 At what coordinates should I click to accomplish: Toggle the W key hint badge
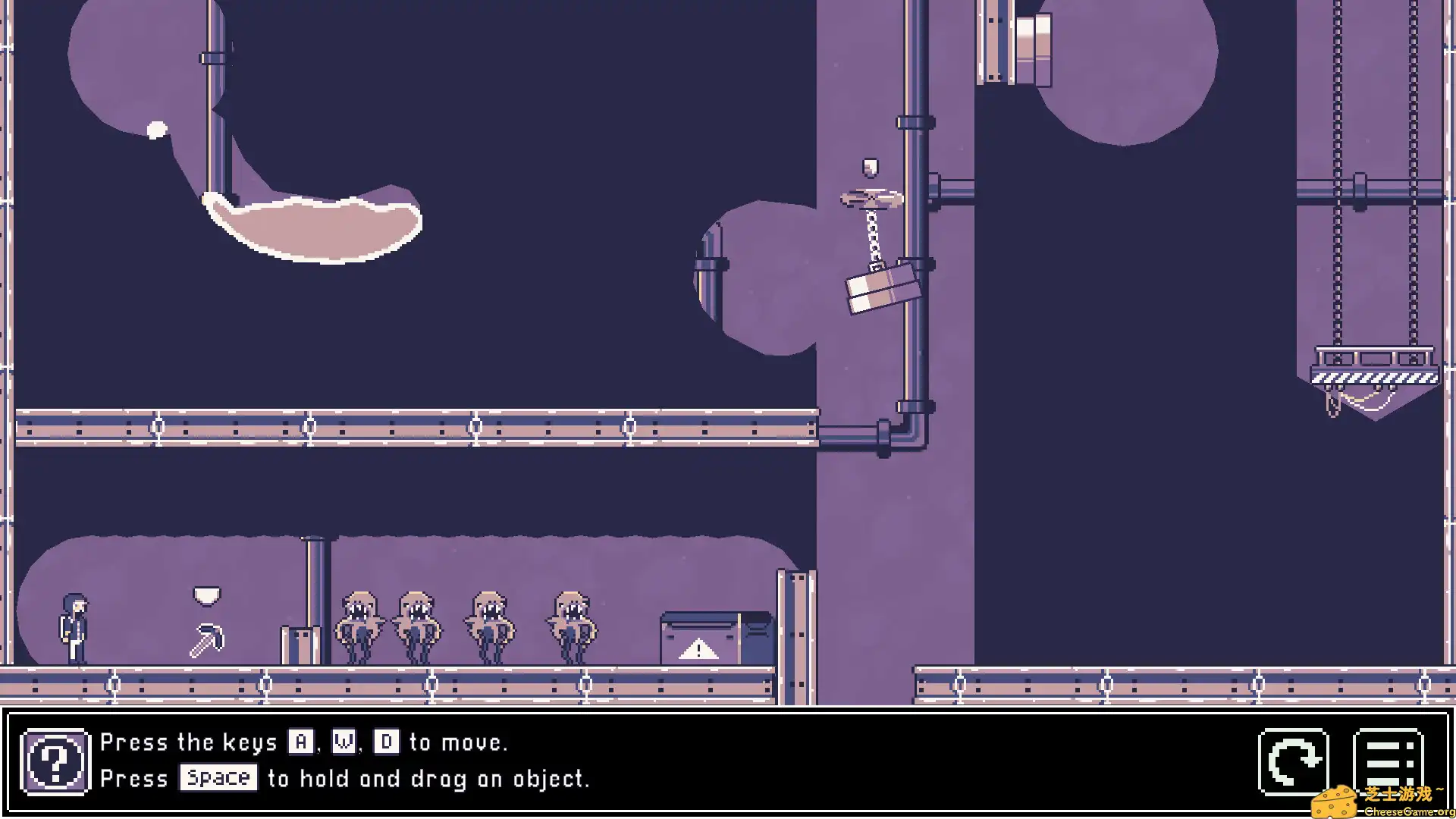[x=344, y=742]
